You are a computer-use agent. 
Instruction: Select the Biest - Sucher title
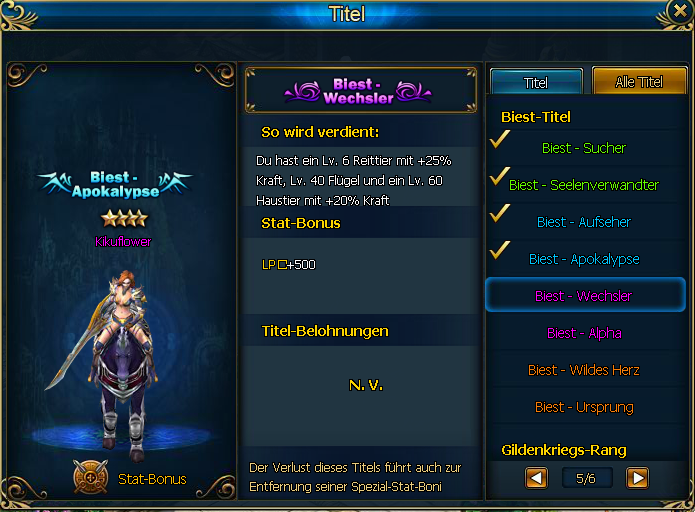(x=584, y=148)
